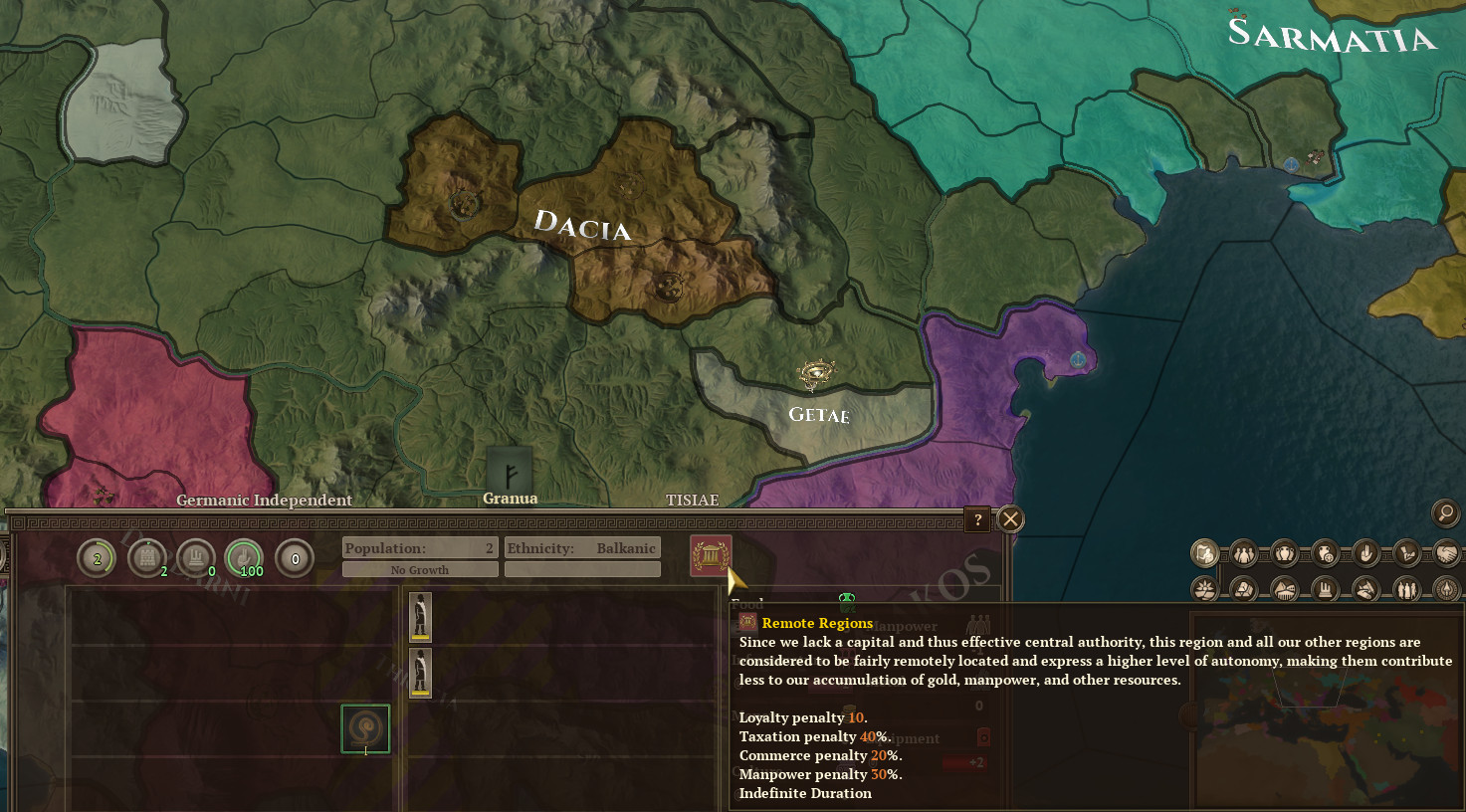Image resolution: width=1466 pixels, height=812 pixels.
Task: View the fertility flower map mode
Action: tap(1204, 589)
